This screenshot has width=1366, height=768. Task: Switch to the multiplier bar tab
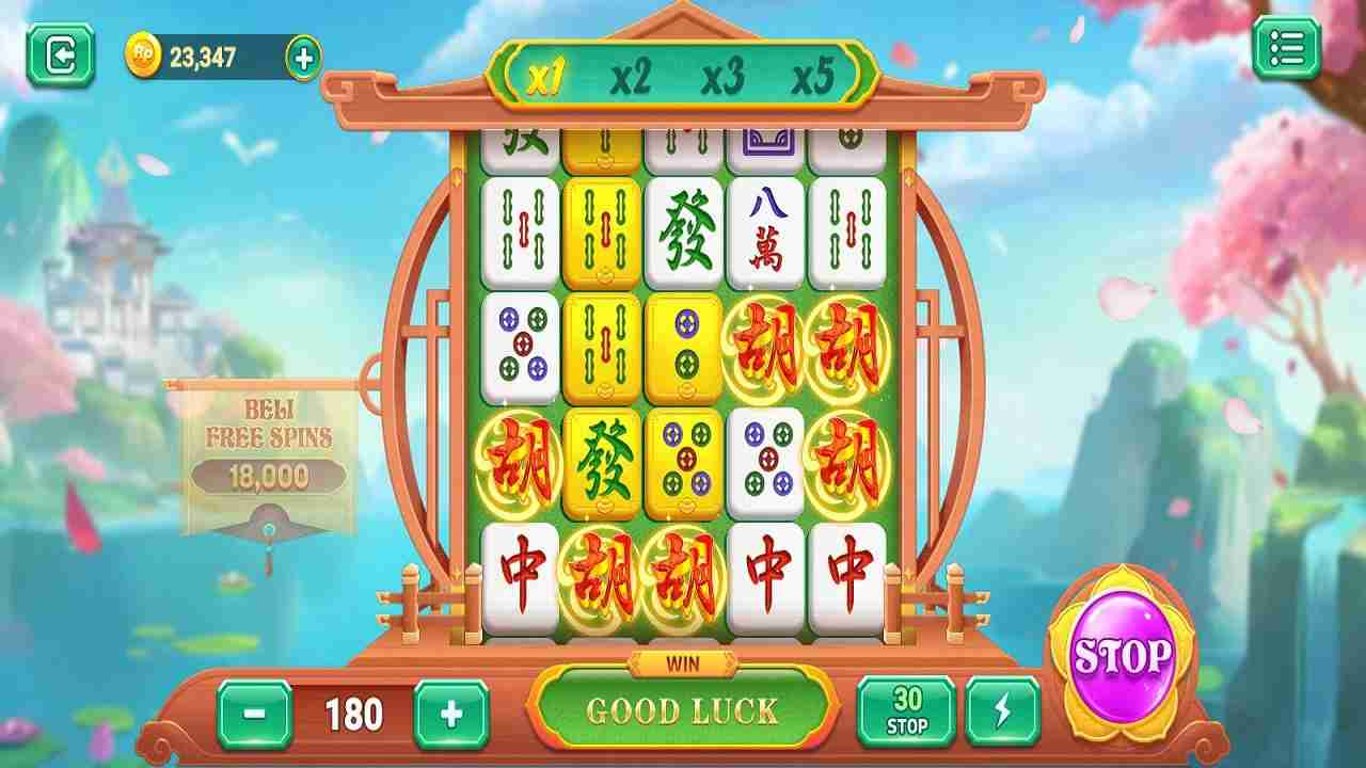click(680, 73)
